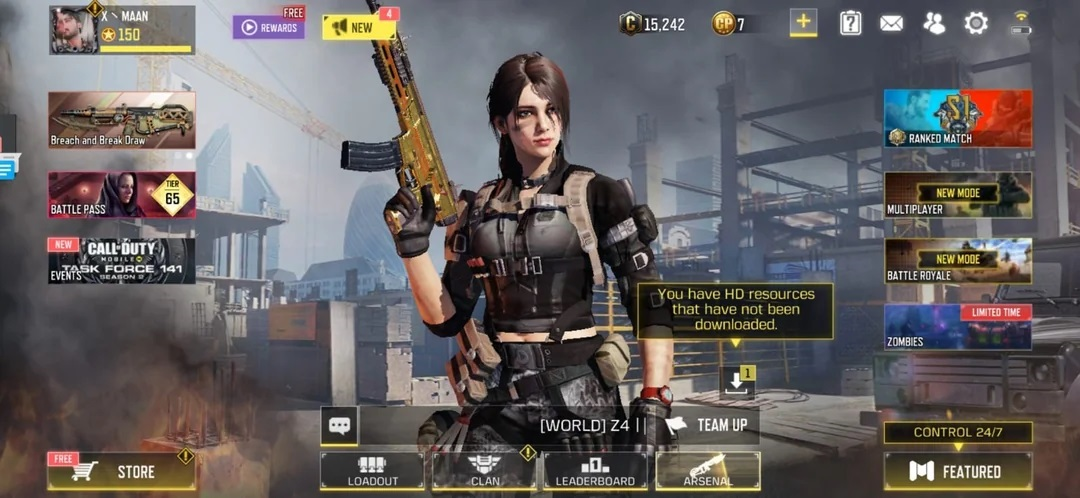Open the Task Force 141 Events banner
The image size is (1080, 498).
coord(121,260)
